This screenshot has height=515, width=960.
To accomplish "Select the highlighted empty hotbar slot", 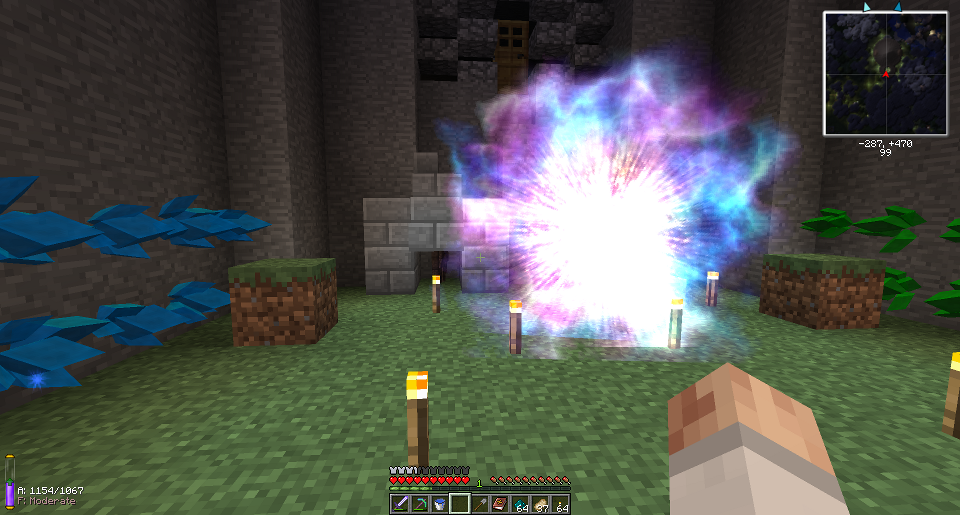I will click(460, 504).
